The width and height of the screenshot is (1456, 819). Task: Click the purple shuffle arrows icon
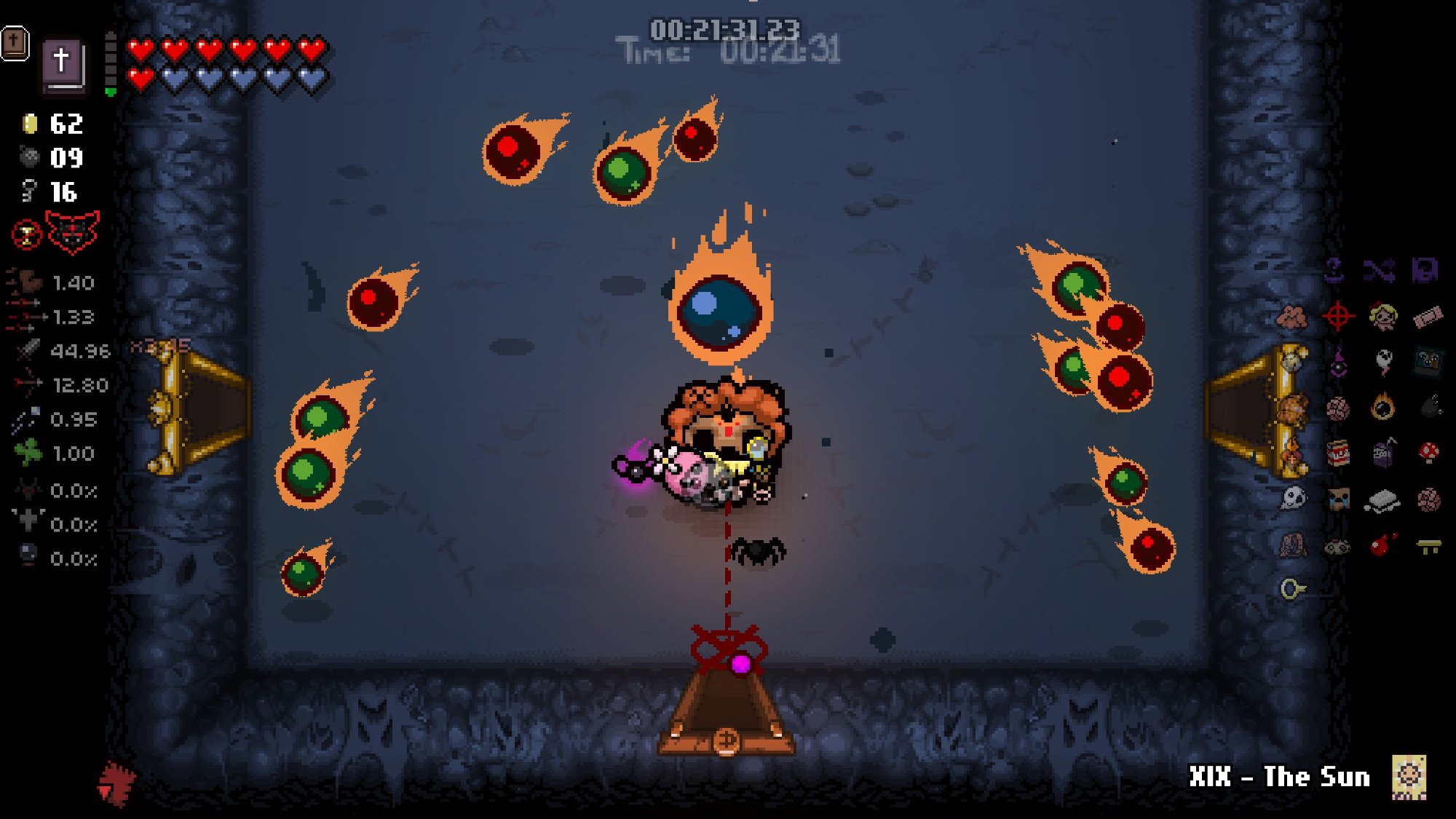pyautogui.click(x=1380, y=271)
